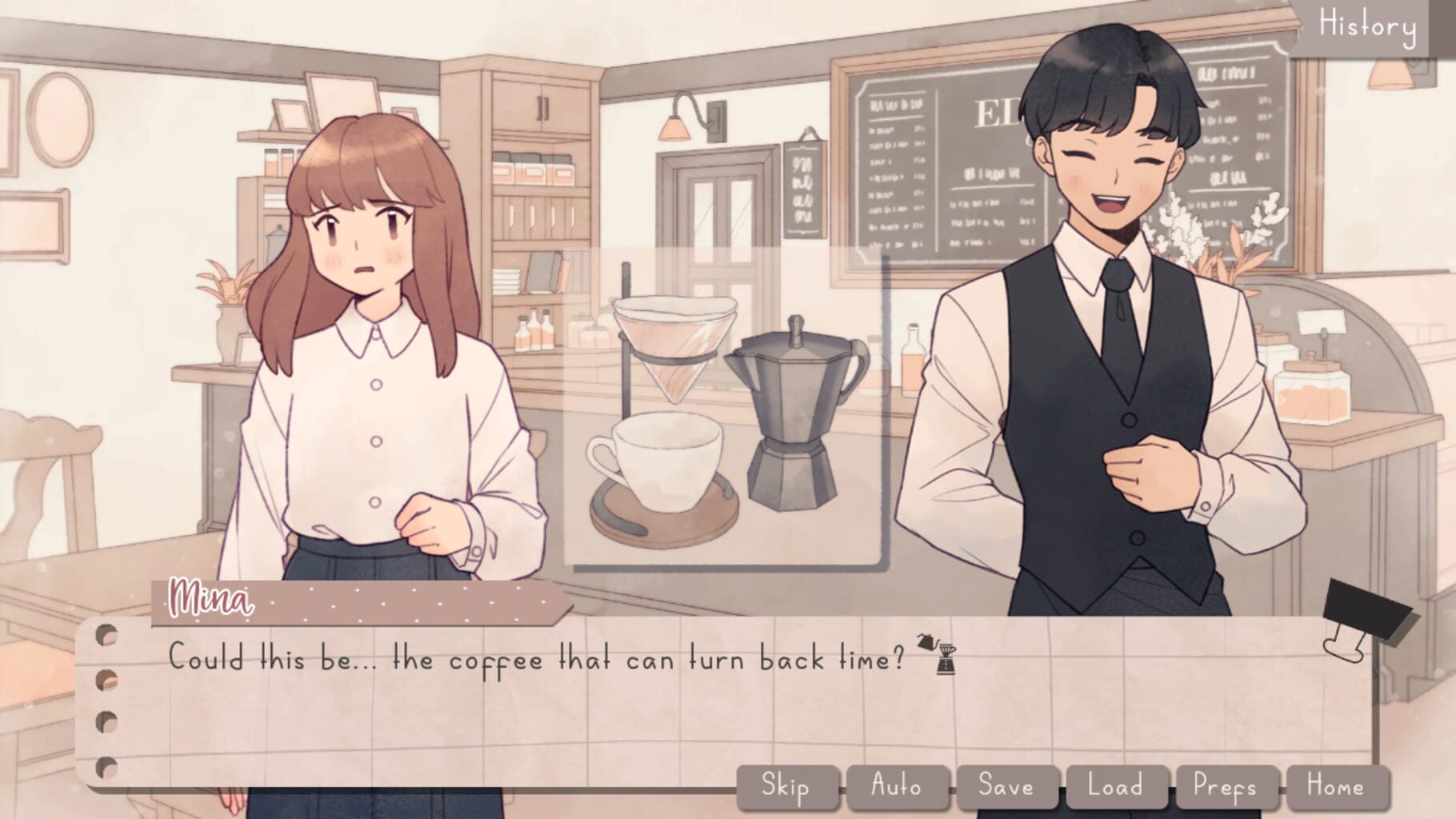The height and width of the screenshot is (819, 1456).
Task: Enable Auto mode for dialogue playback
Action: pyautogui.click(x=895, y=786)
